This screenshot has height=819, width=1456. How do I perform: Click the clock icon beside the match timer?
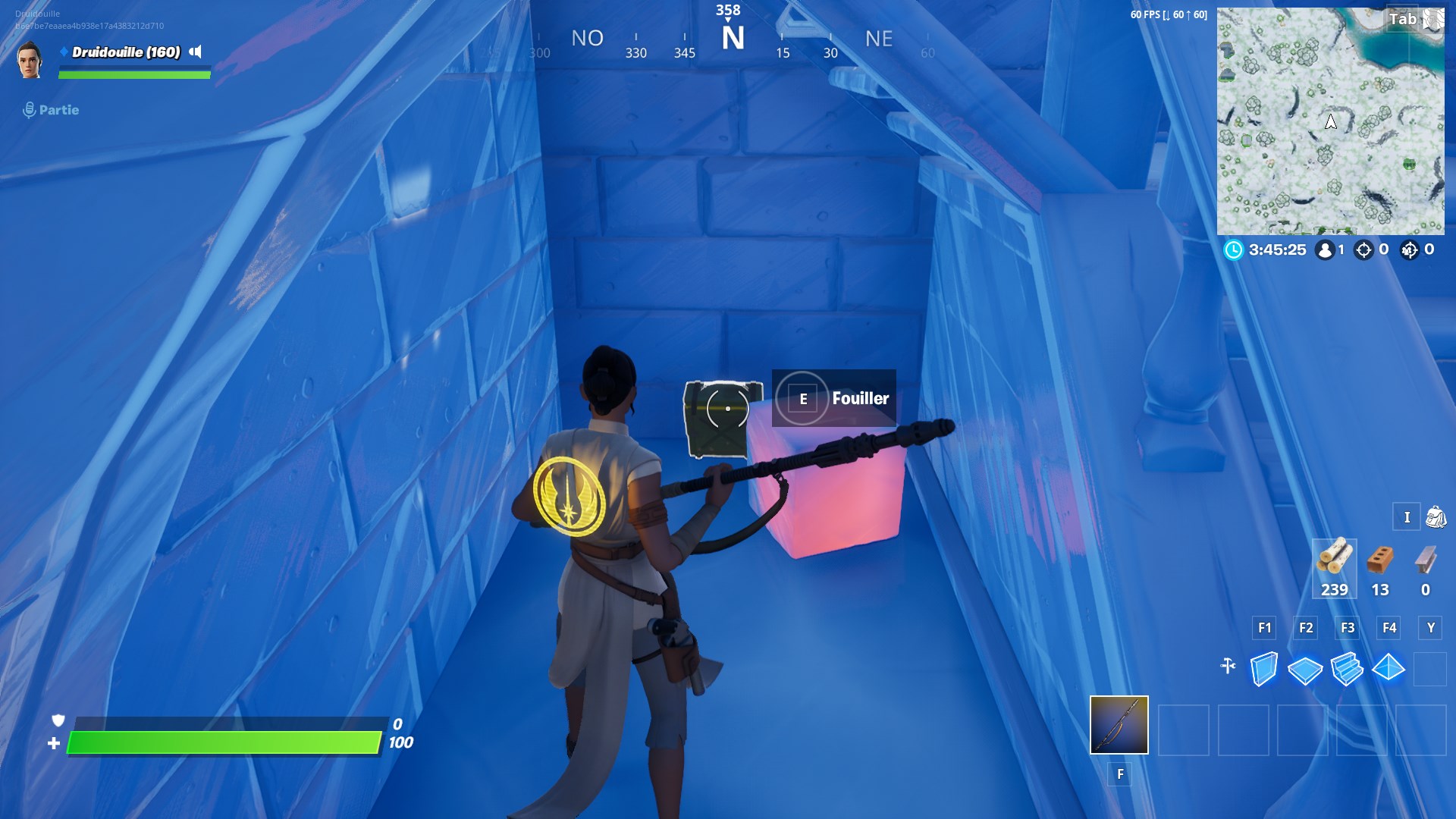click(x=1235, y=250)
